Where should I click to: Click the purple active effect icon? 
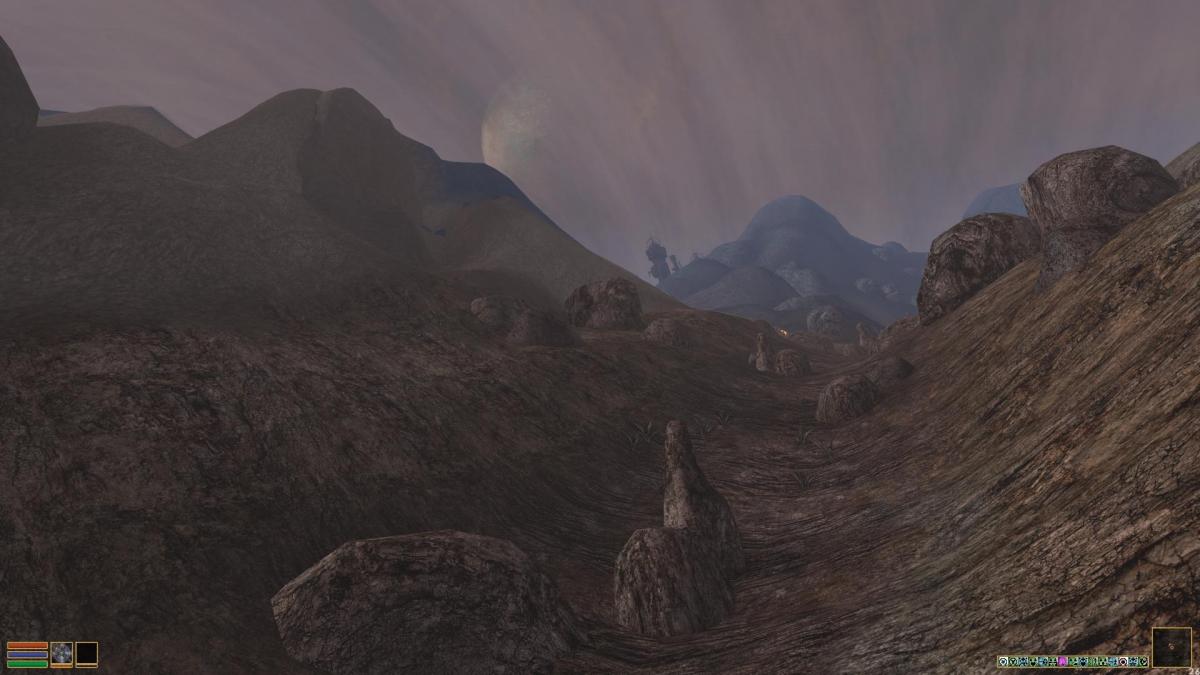pos(1062,661)
